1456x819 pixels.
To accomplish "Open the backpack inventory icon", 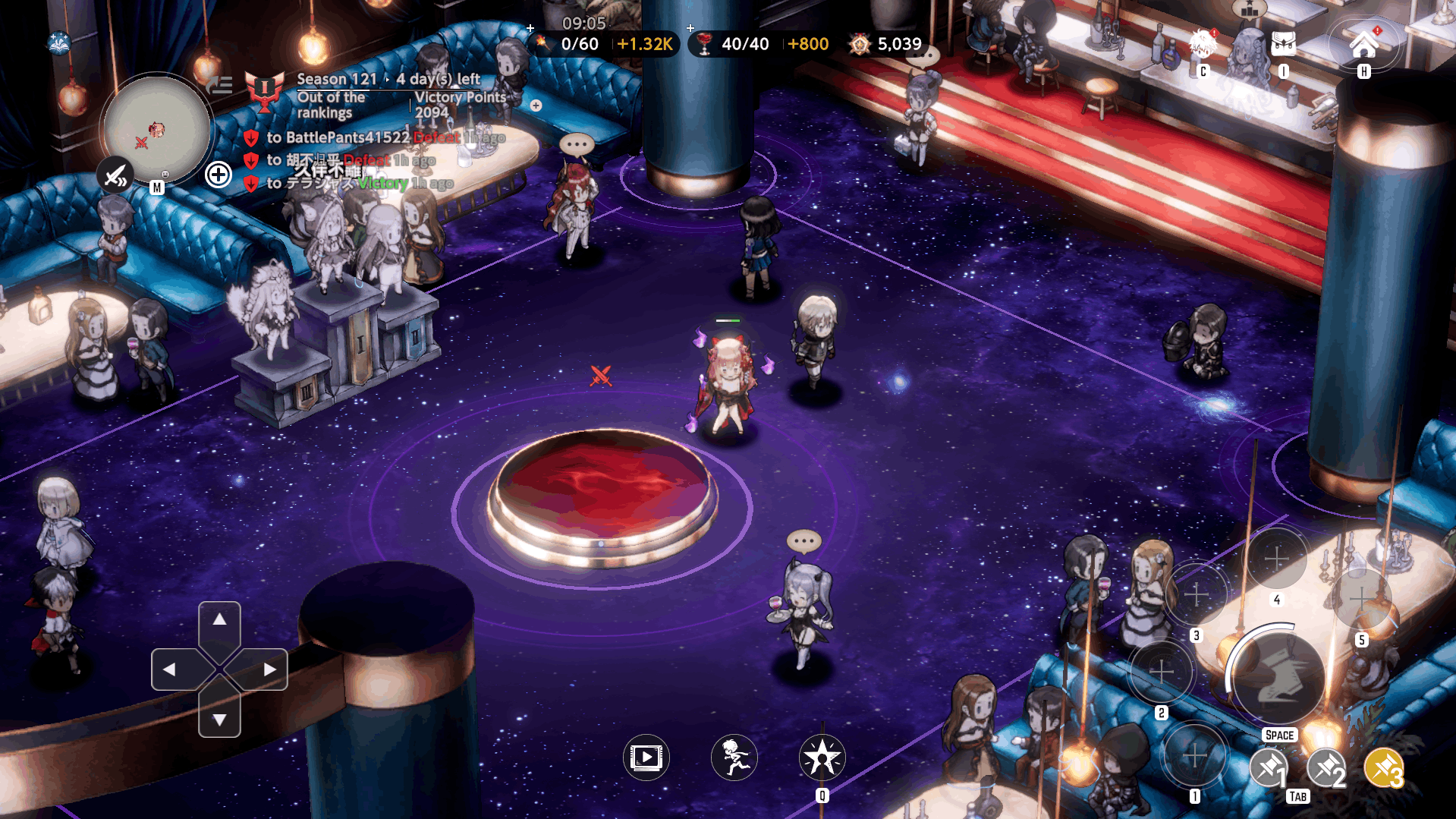I will tap(1283, 45).
